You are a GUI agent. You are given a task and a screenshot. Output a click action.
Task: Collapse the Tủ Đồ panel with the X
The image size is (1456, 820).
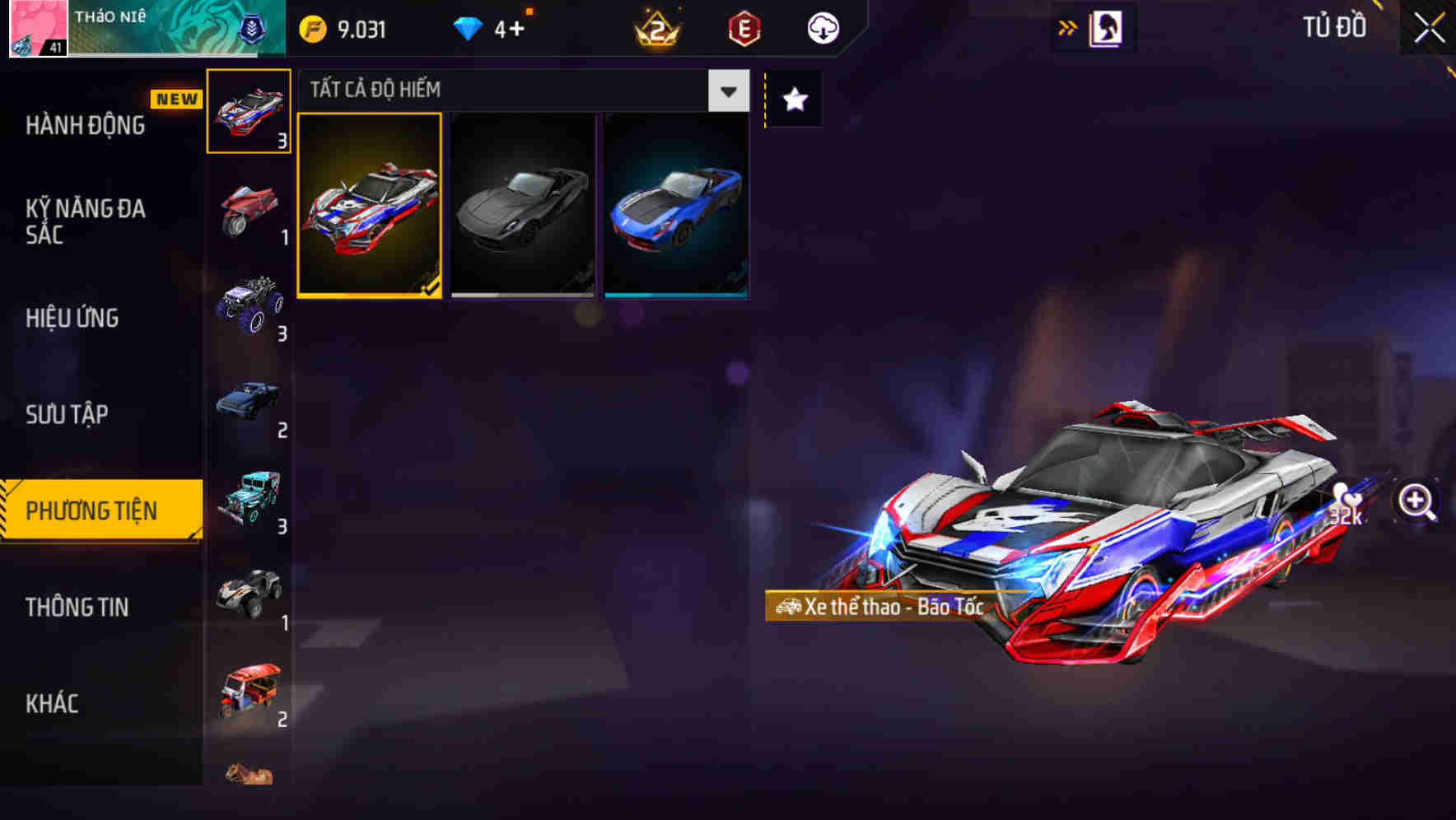[1427, 27]
